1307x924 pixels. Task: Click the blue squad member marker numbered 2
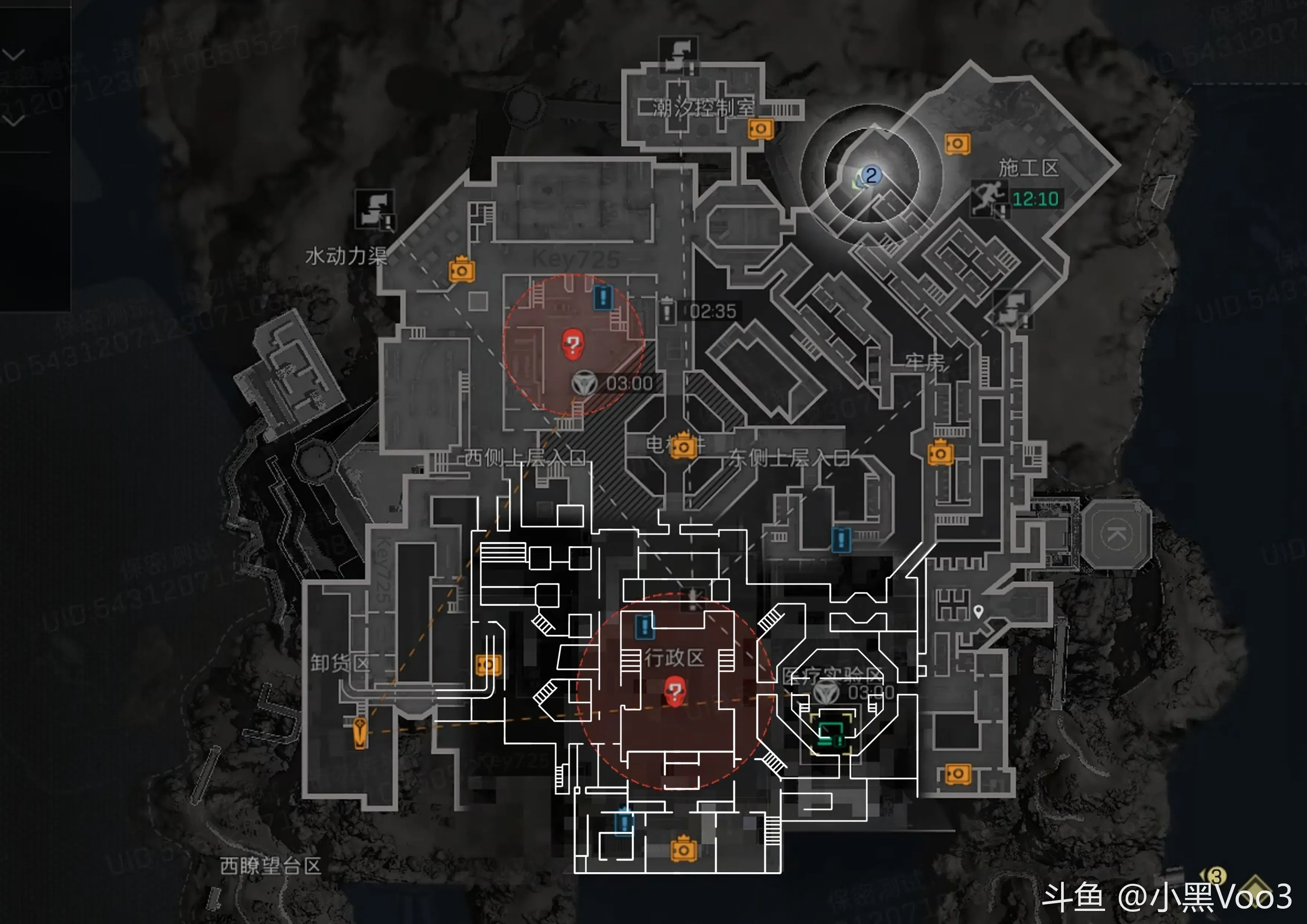[870, 175]
